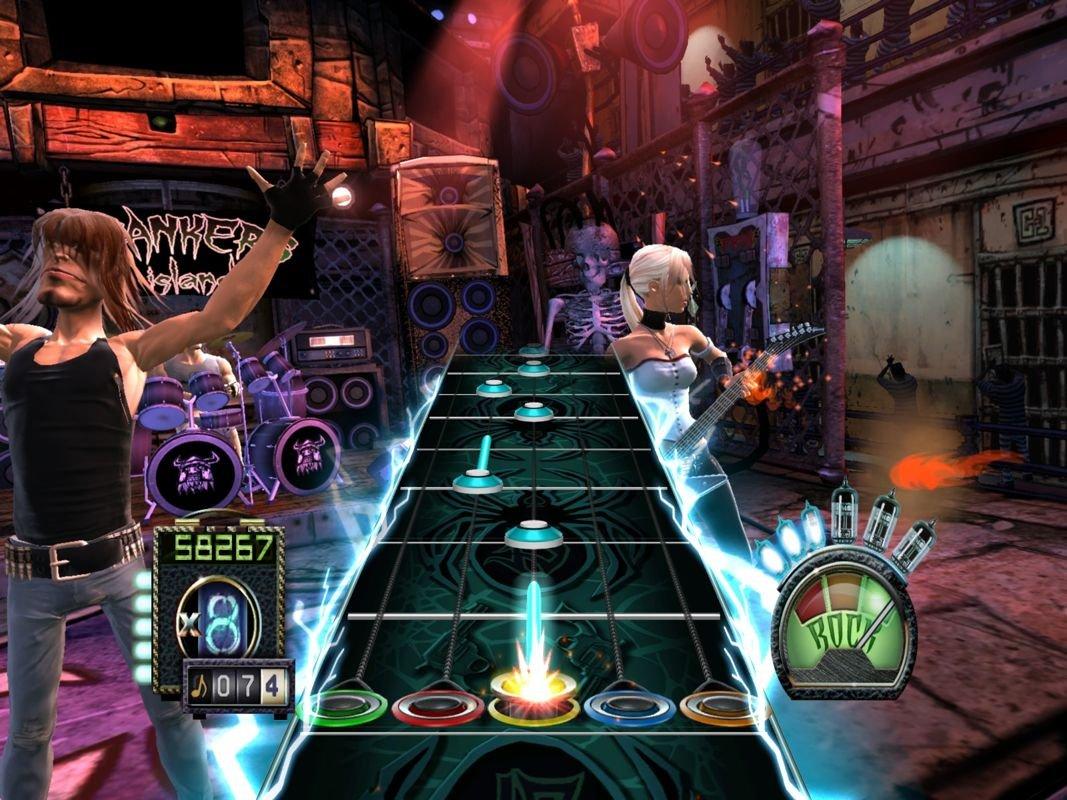Tap the blue fret button
The image size is (1067, 800).
tap(629, 707)
